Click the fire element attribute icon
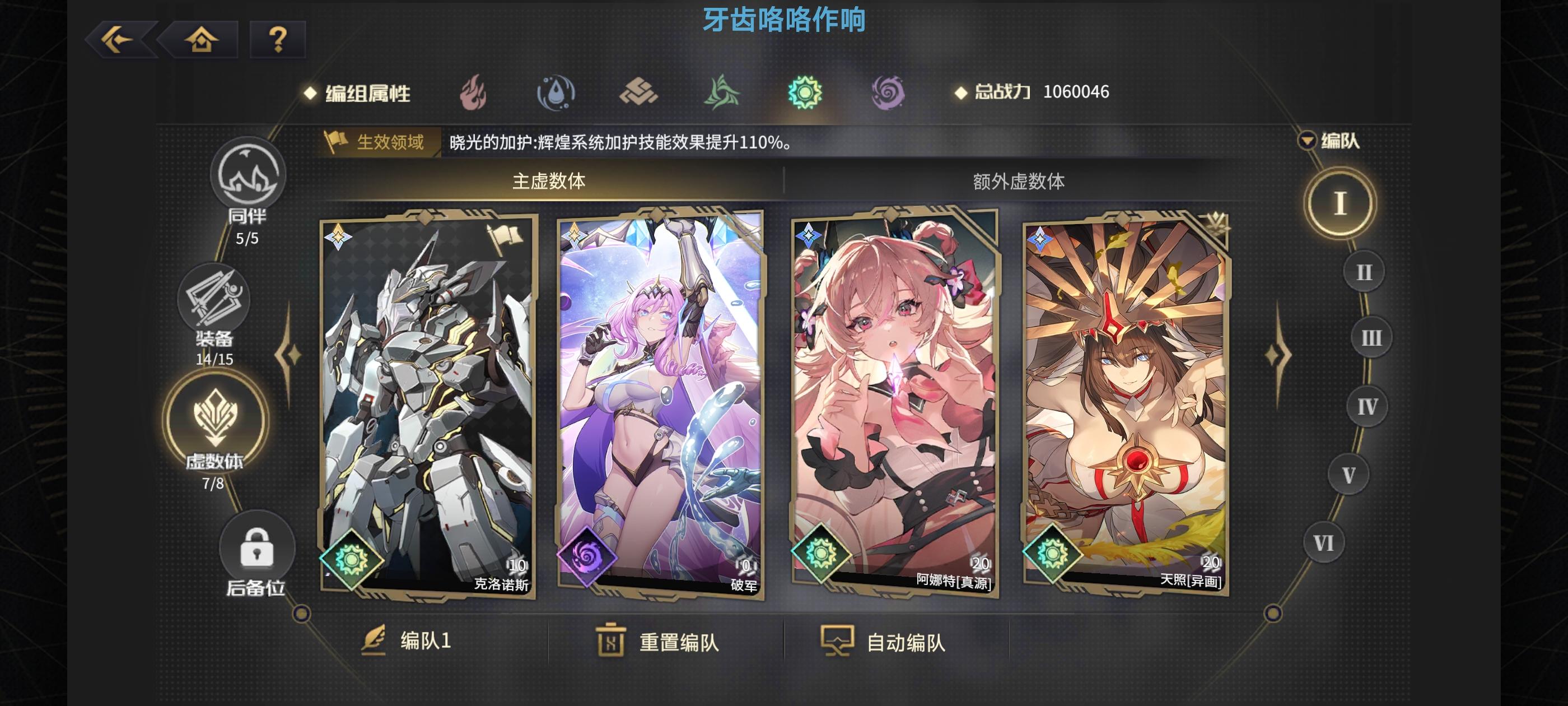Viewport: 1568px width, 706px height. (474, 92)
